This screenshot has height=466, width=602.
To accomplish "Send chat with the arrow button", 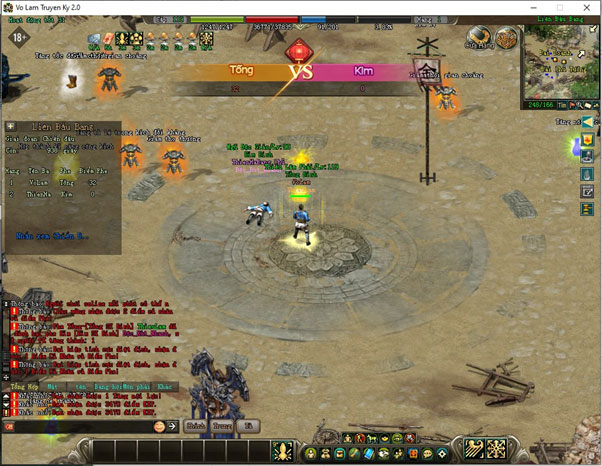I will click(172, 426).
